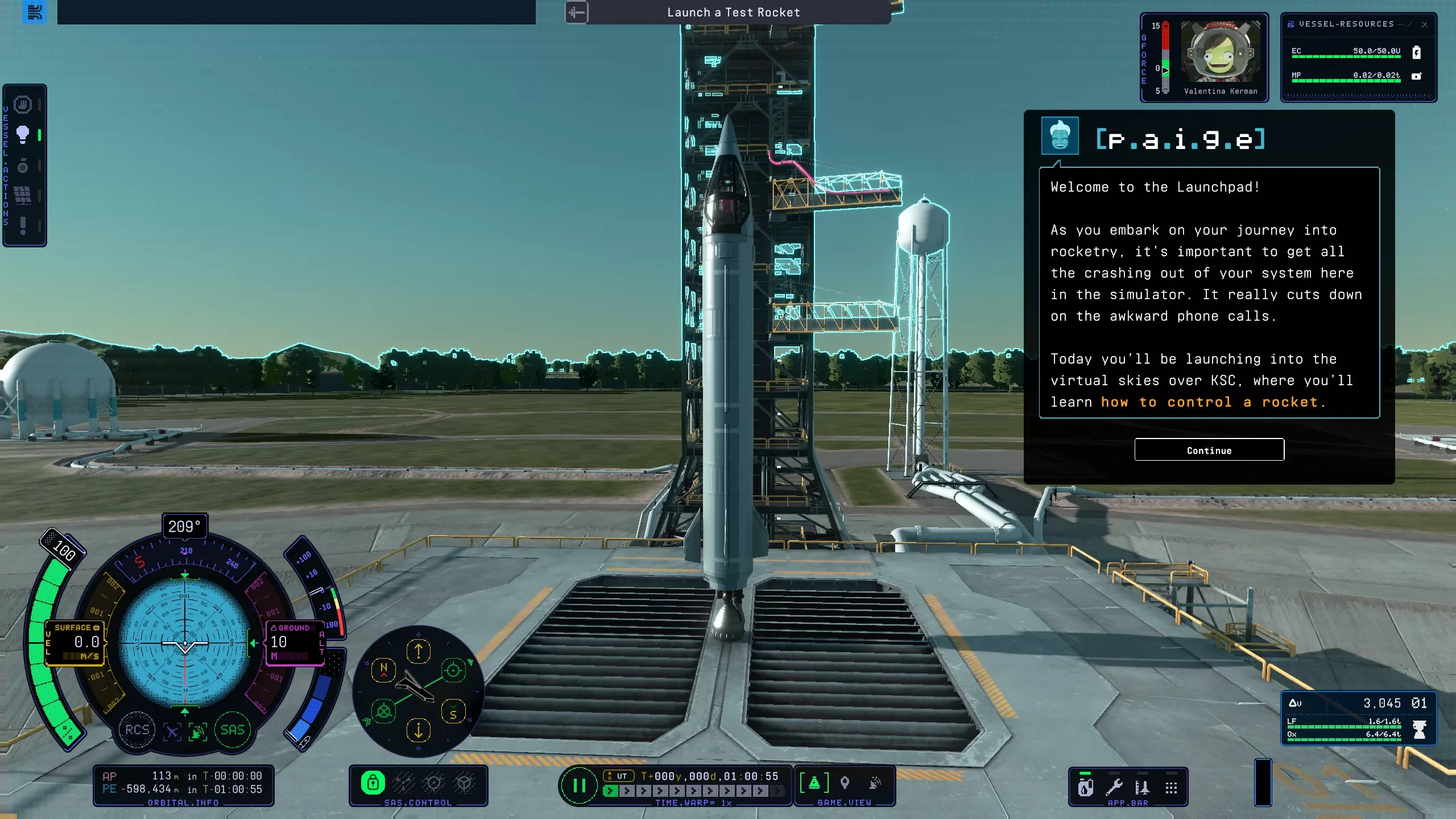Open the wrench app in the App Bar
The height and width of the screenshot is (819, 1456).
pyautogui.click(x=1114, y=788)
